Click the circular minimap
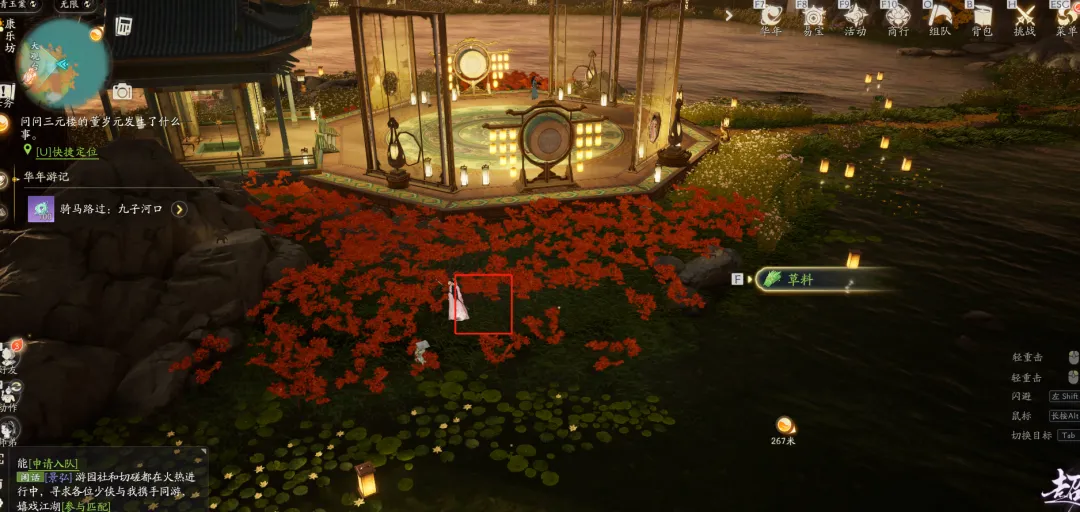The image size is (1080, 512). [x=62, y=63]
